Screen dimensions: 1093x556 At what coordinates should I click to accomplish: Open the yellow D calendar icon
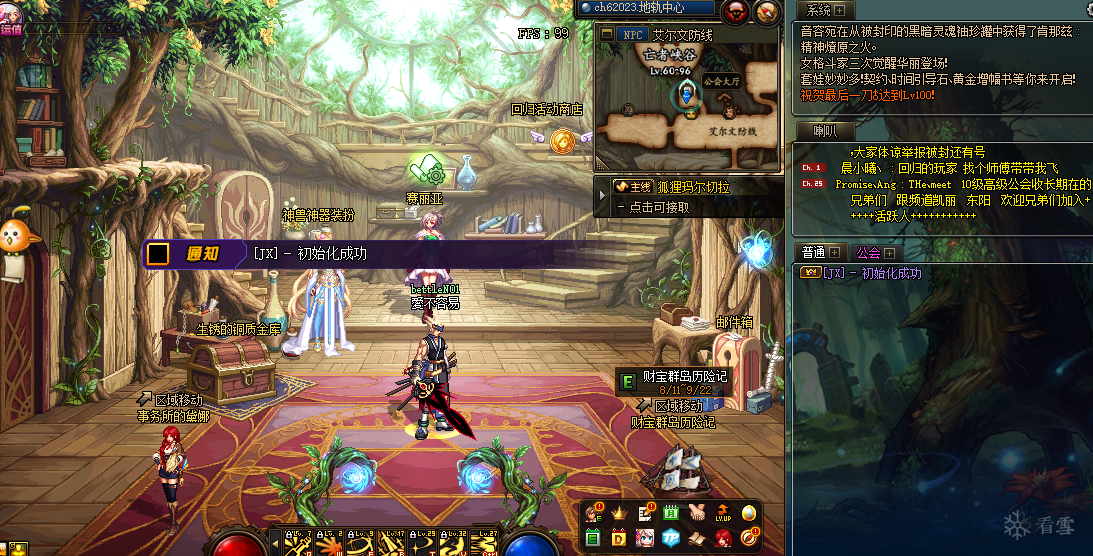[x=618, y=539]
